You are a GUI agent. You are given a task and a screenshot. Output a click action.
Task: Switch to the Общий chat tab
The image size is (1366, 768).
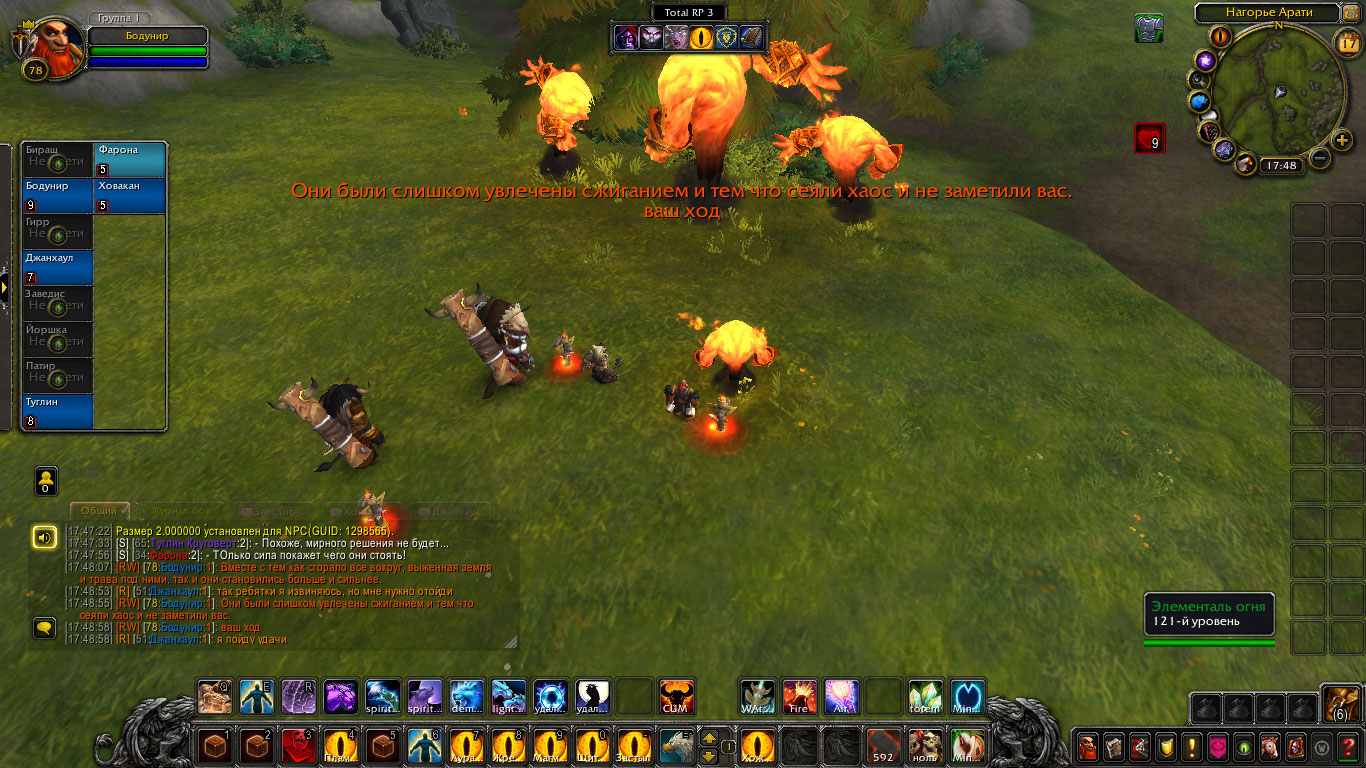pos(99,511)
